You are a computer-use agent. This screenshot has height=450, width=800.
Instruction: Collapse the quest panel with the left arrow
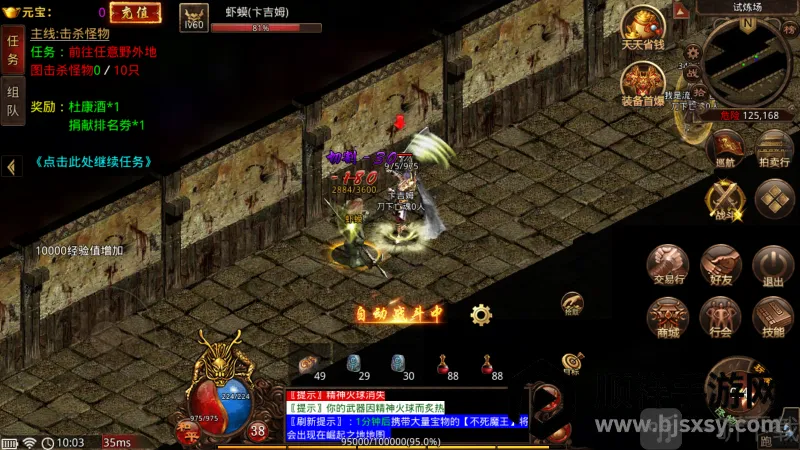point(11,167)
